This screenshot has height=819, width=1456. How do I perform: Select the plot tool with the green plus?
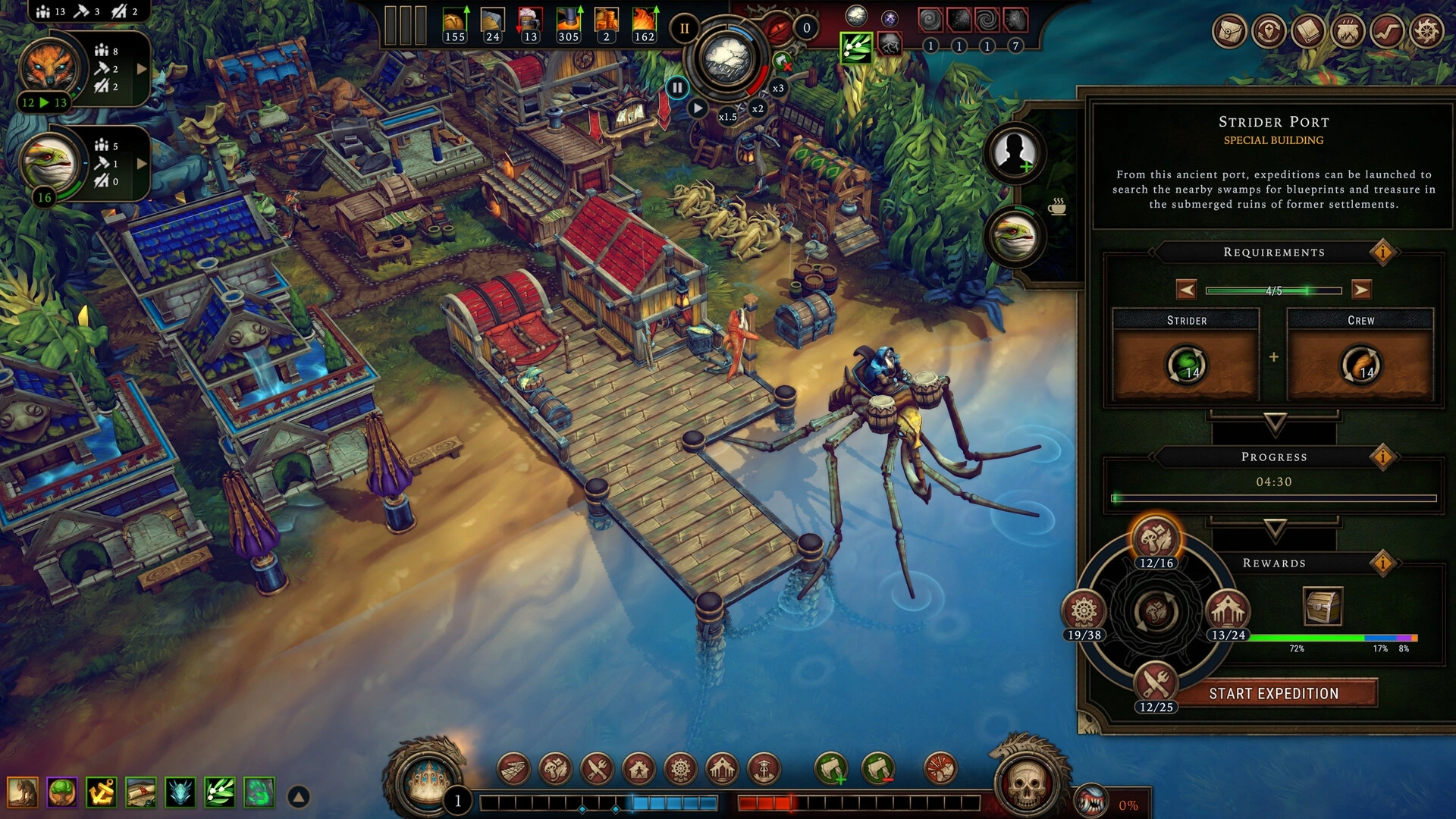[830, 769]
